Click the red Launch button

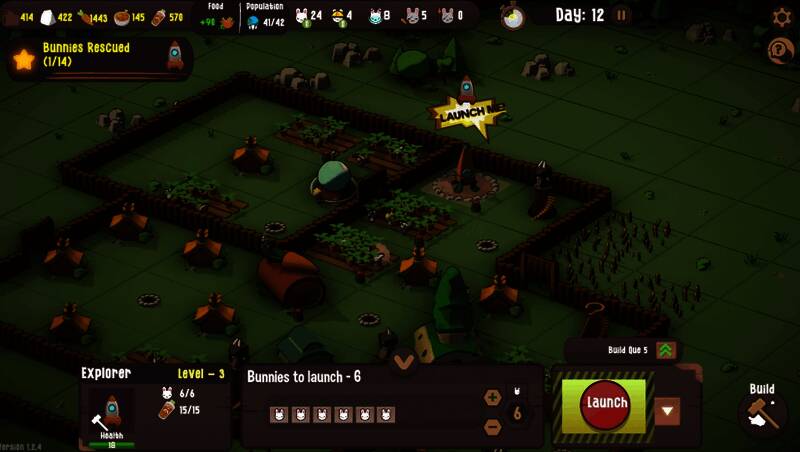click(606, 404)
